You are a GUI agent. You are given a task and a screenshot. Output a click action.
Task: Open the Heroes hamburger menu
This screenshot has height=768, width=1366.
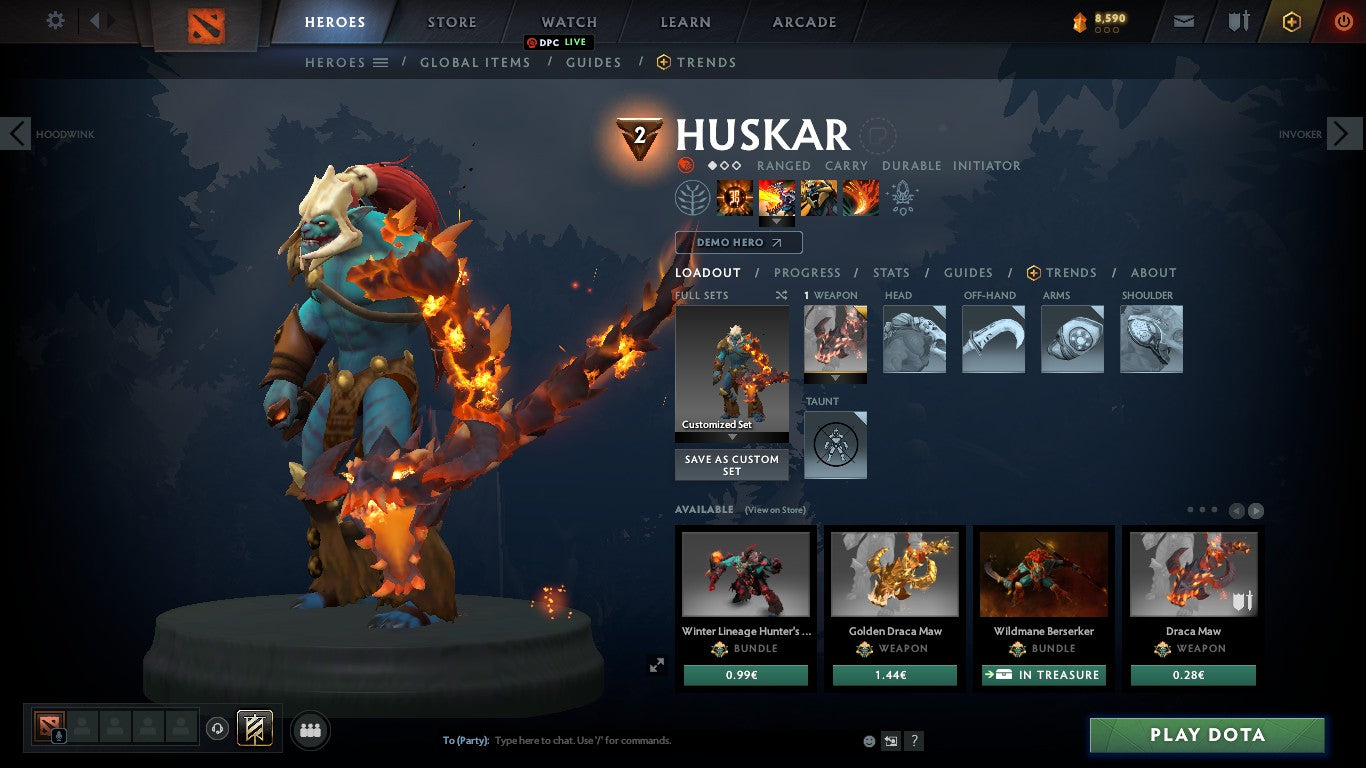(x=380, y=62)
